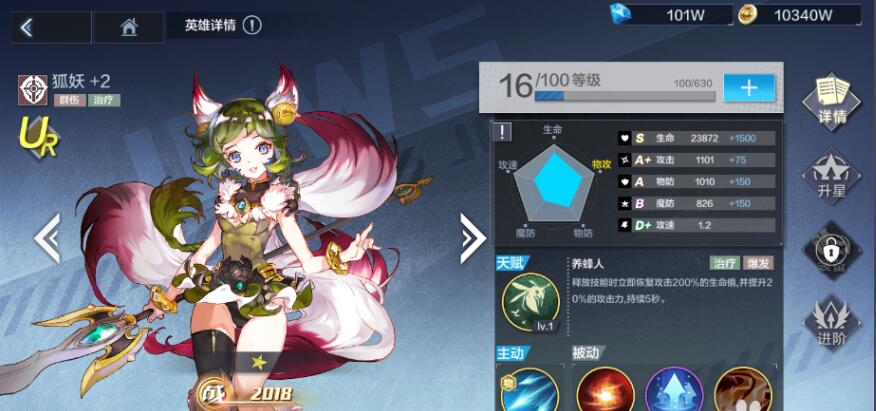Viewport: 876px width, 411px height.
Task: Open the 进阶 advancement tab
Action: pos(832,322)
